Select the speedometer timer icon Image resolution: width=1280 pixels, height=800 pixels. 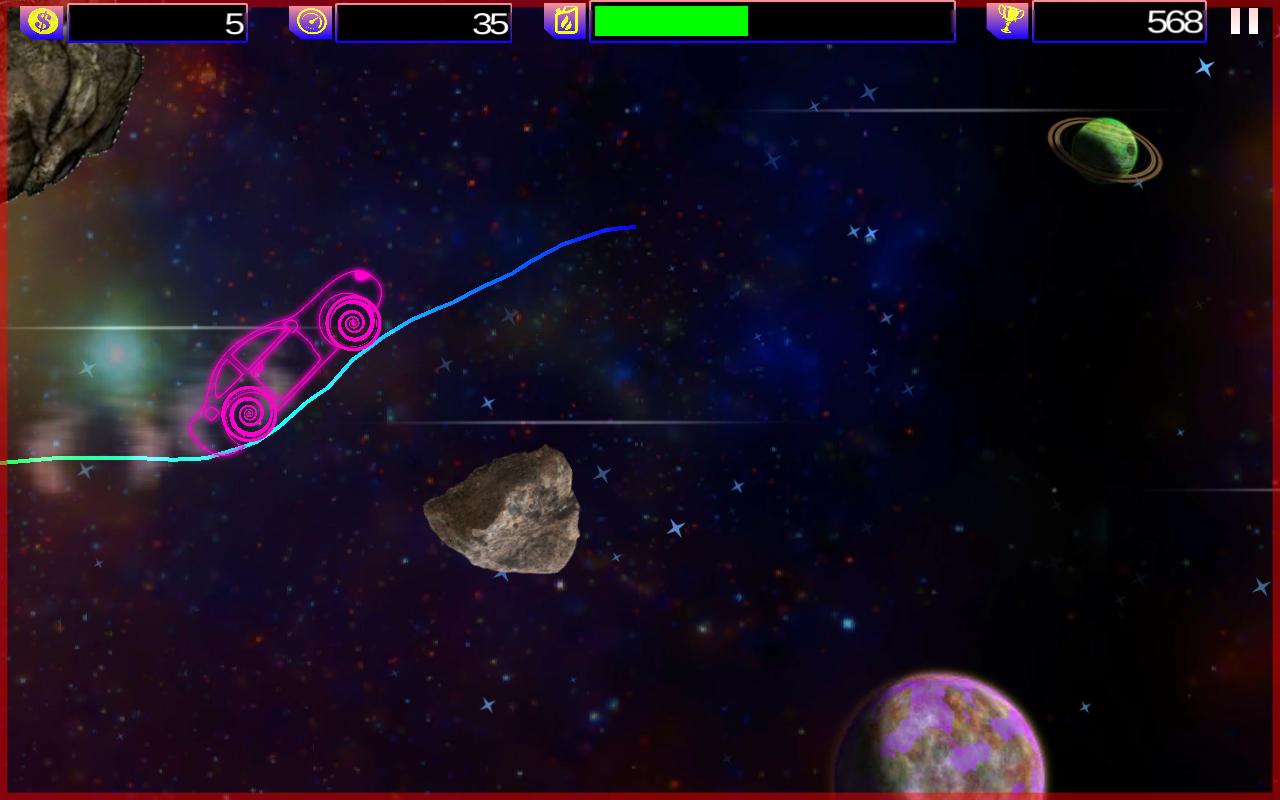310,20
